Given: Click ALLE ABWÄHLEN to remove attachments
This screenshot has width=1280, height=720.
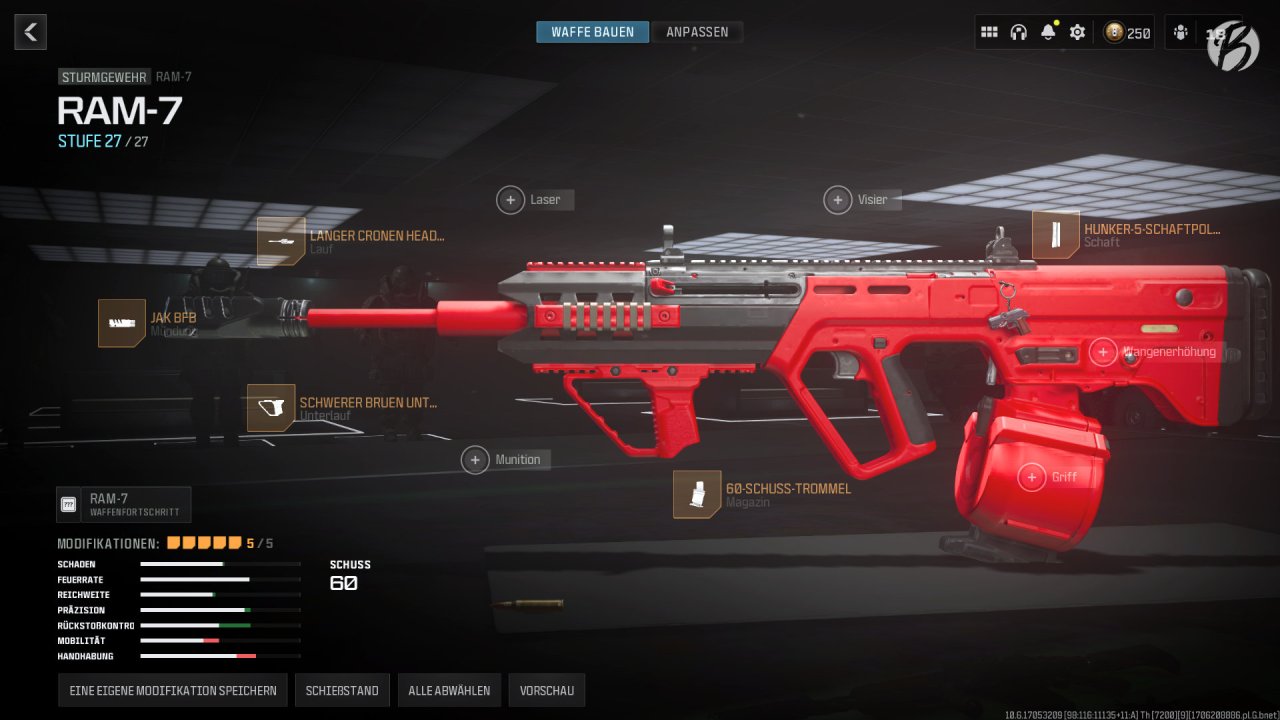Looking at the screenshot, I should [x=449, y=690].
